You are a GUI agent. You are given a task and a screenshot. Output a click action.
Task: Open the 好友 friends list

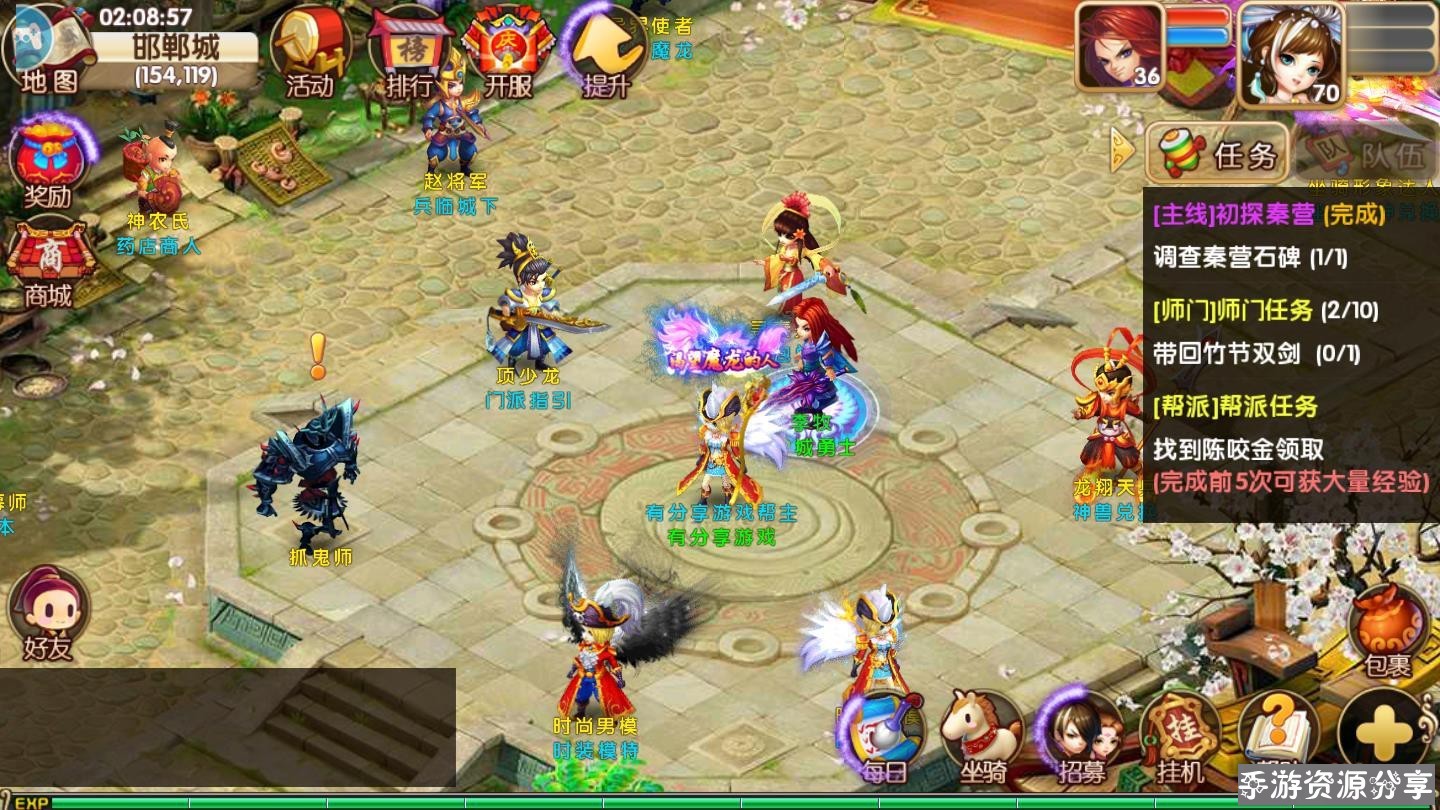(x=48, y=612)
